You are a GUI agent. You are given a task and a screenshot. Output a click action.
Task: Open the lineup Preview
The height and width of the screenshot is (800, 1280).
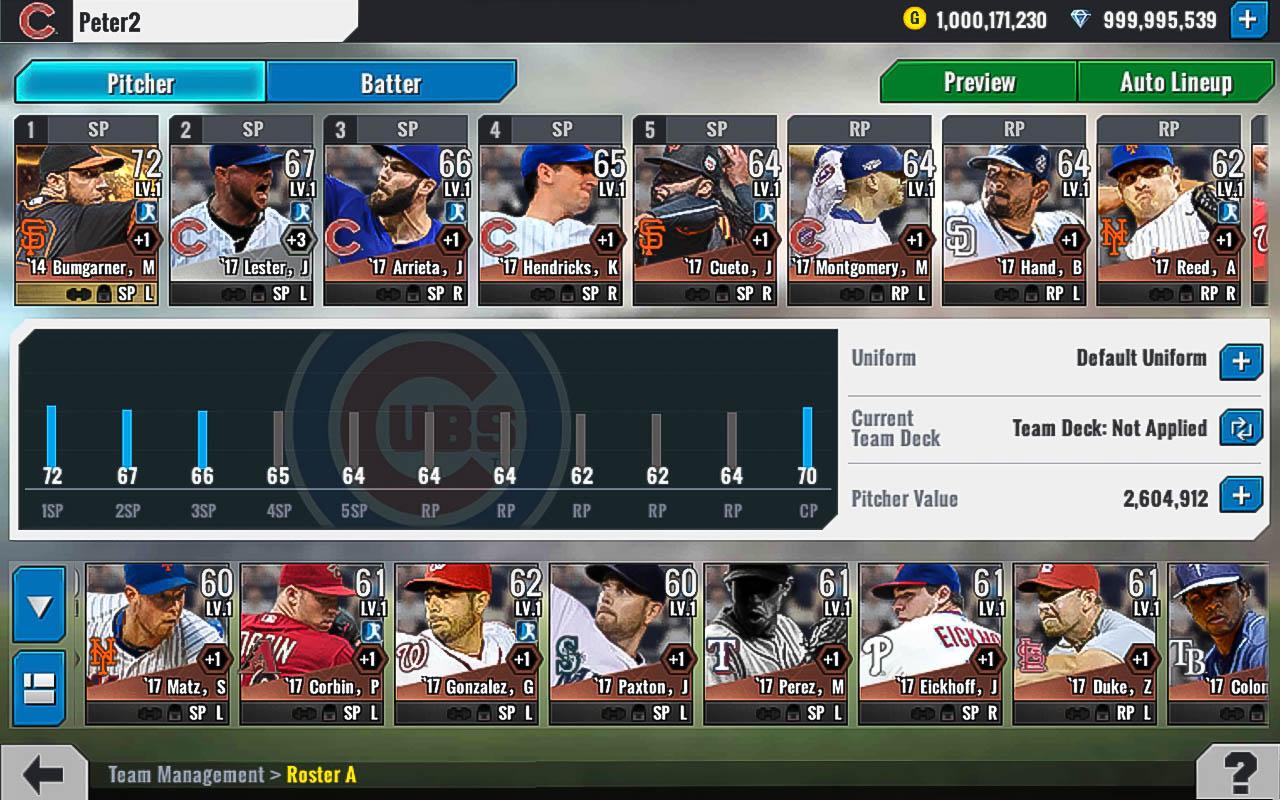(978, 82)
